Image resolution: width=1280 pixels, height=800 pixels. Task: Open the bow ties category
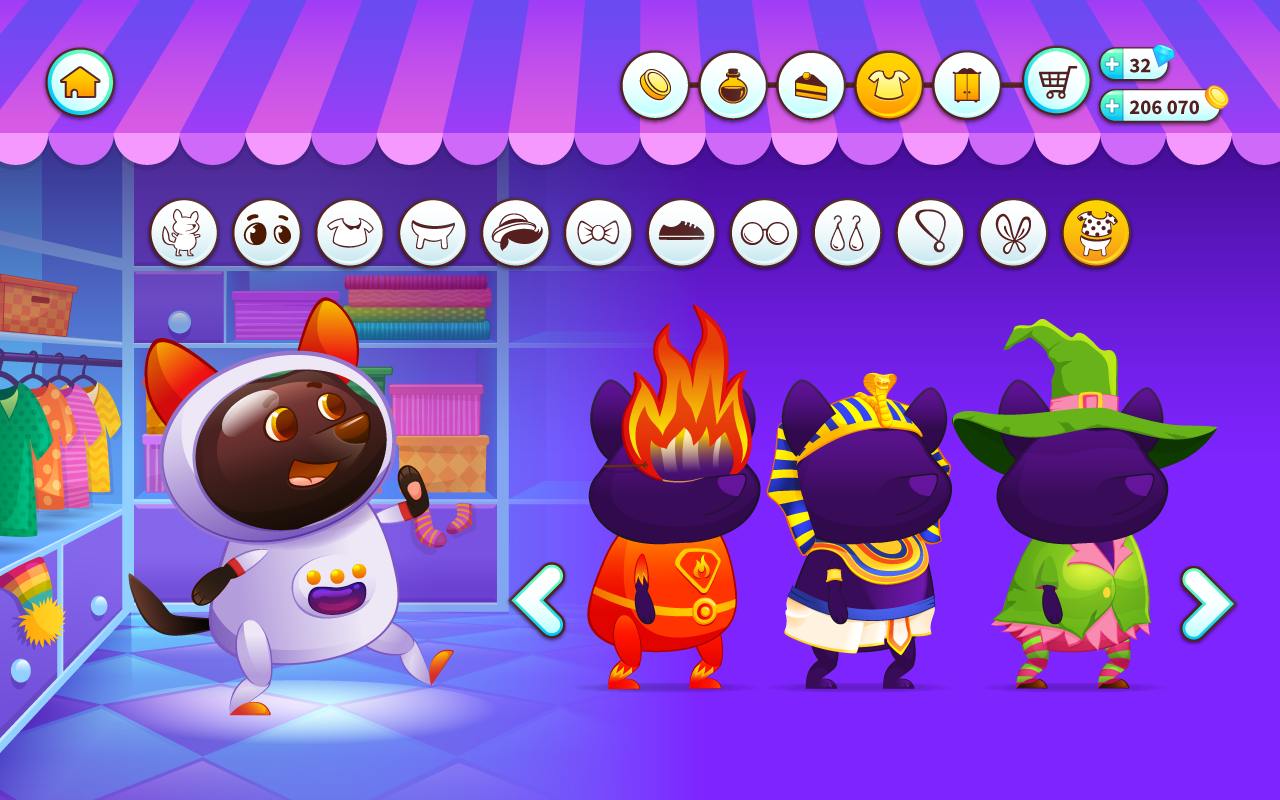[599, 232]
